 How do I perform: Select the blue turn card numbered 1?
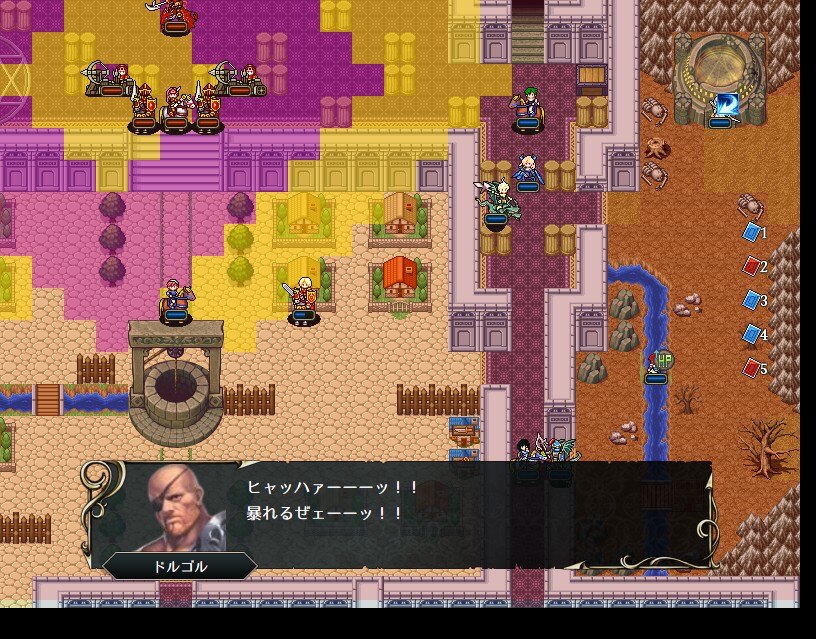(753, 232)
